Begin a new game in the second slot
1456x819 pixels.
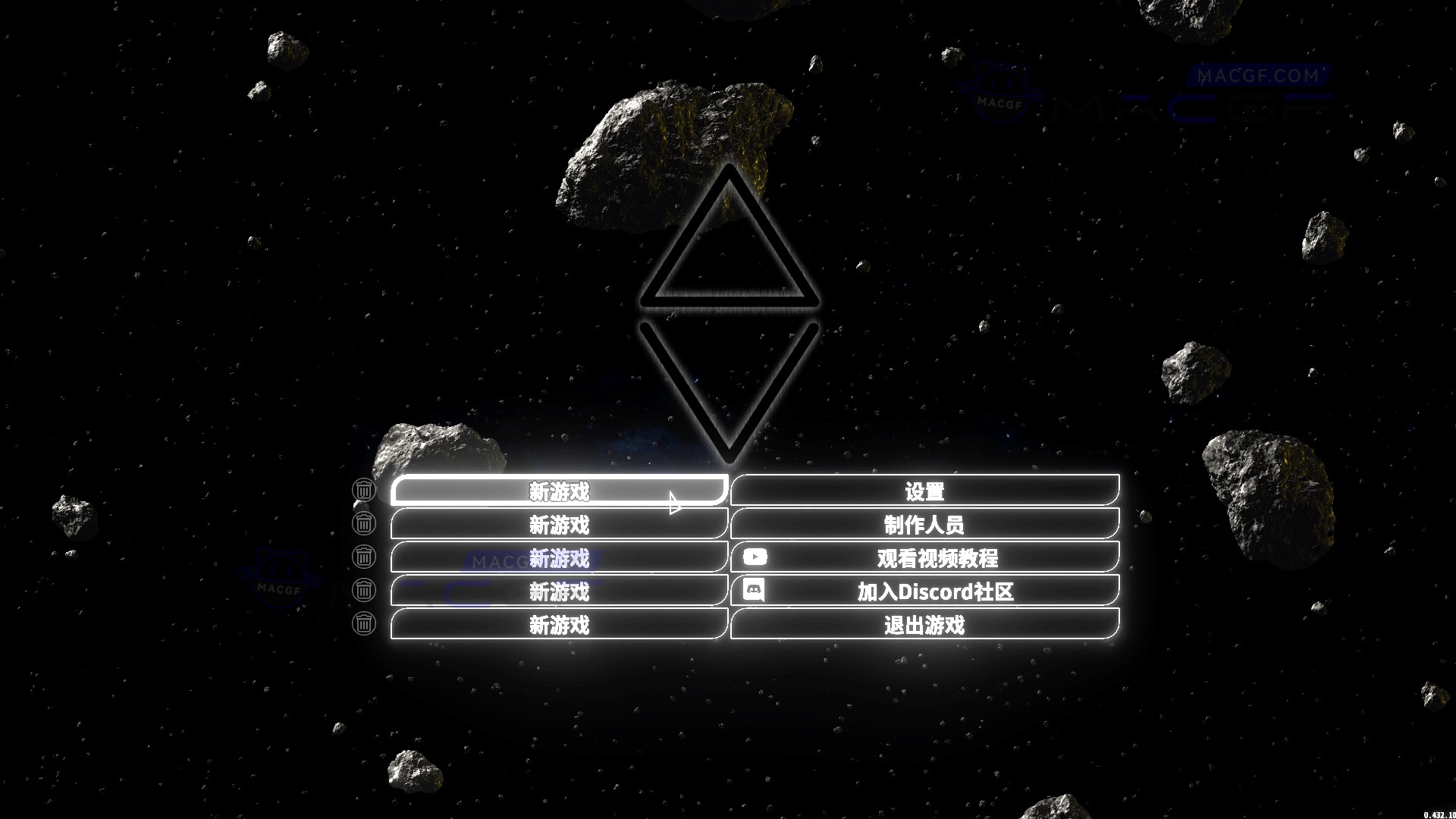tap(559, 524)
